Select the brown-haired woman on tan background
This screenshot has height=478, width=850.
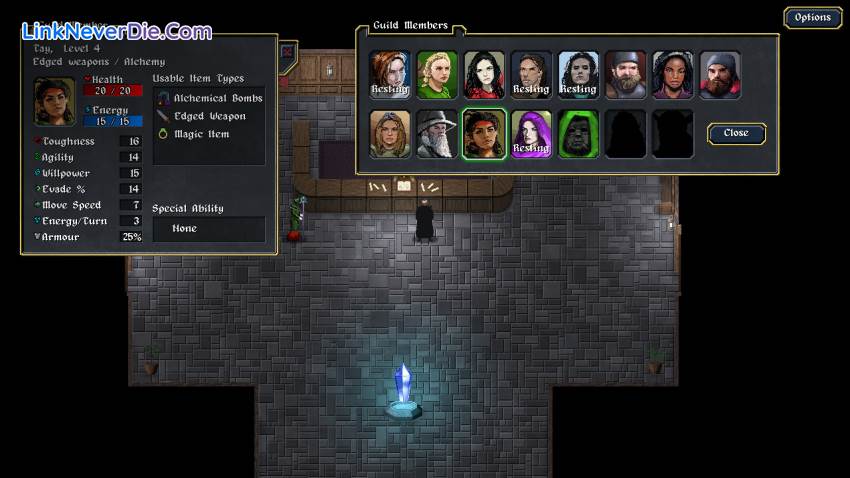[x=390, y=134]
